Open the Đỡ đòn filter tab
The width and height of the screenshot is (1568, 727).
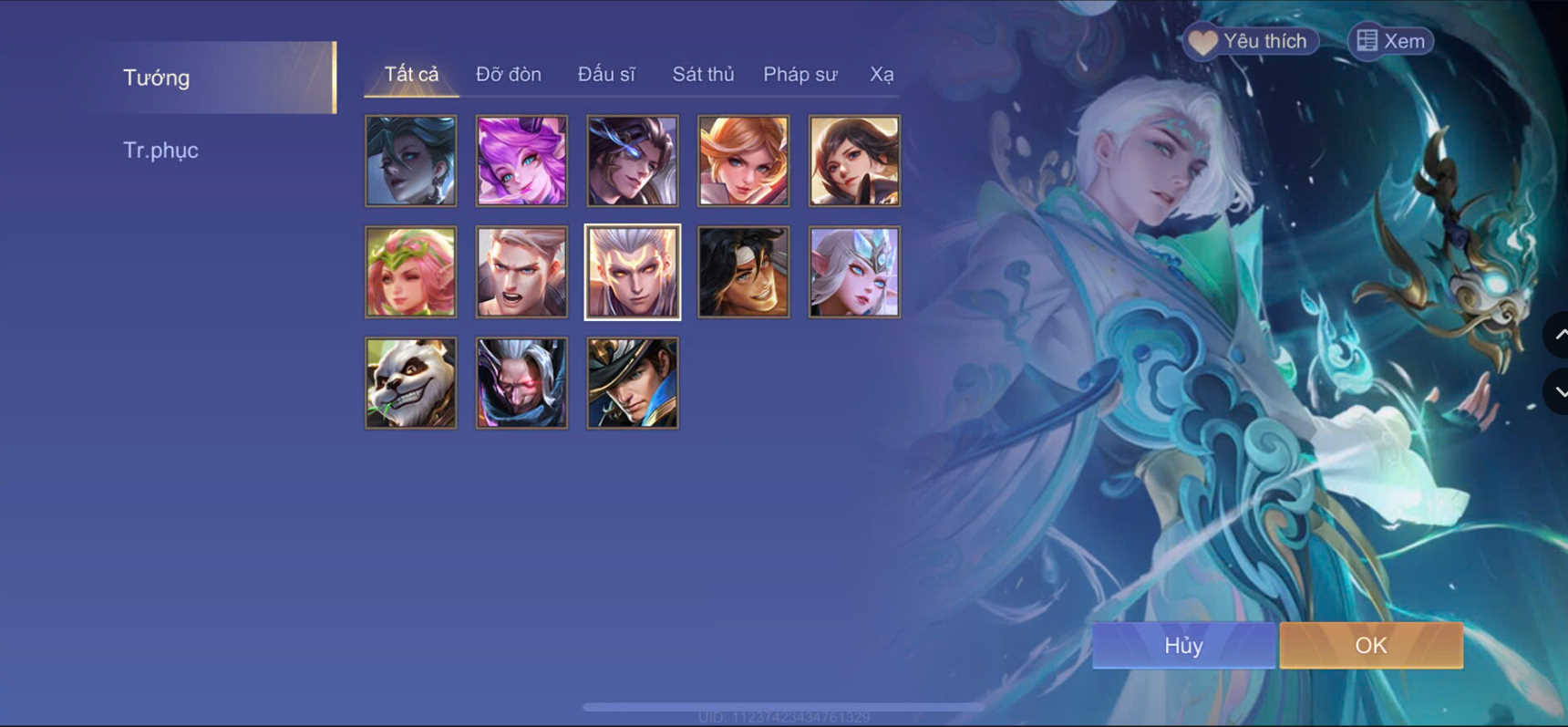point(509,75)
